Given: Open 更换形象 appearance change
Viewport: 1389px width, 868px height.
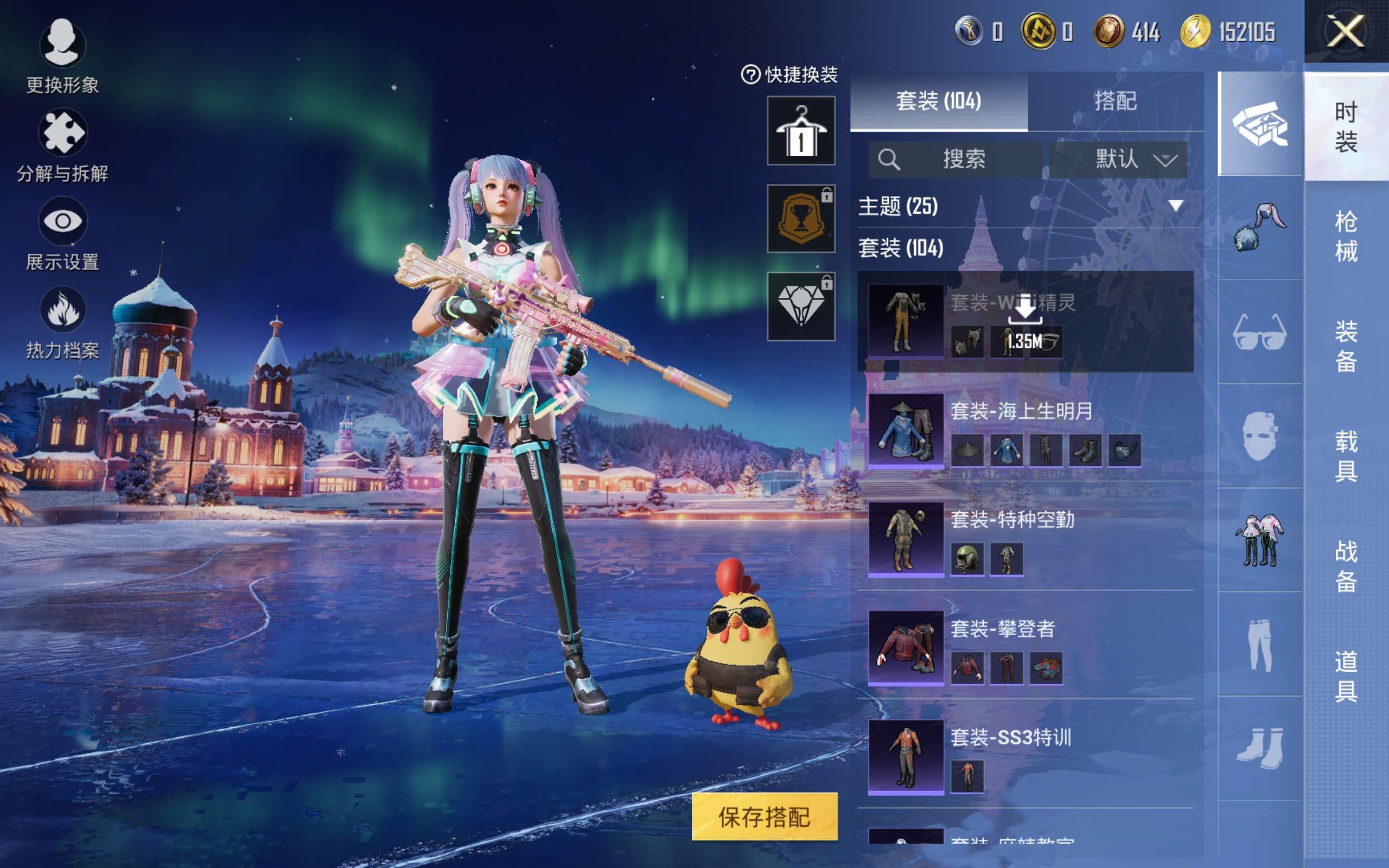Looking at the screenshot, I should tap(62, 56).
